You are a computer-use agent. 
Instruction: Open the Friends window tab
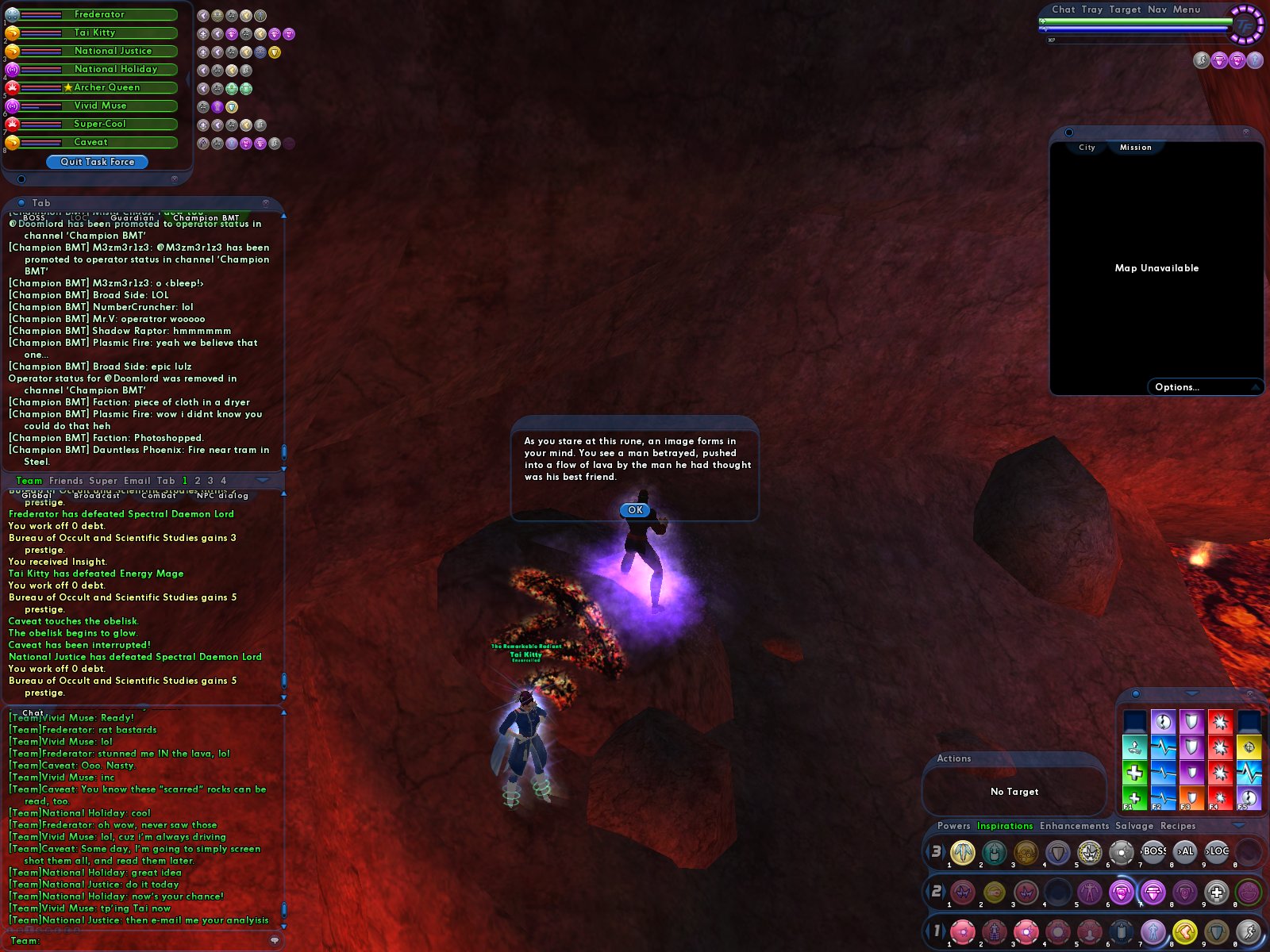[66, 481]
